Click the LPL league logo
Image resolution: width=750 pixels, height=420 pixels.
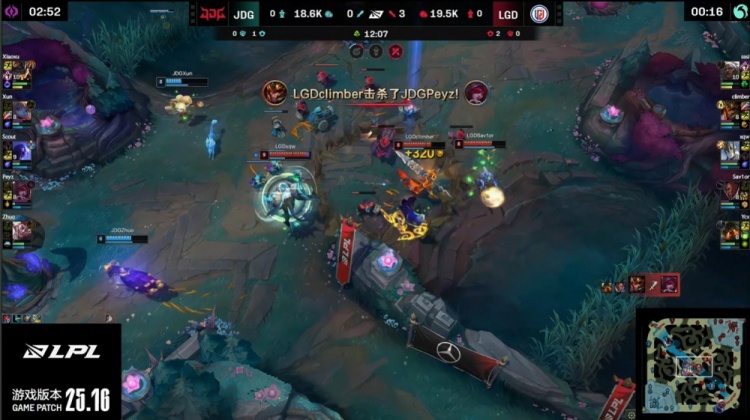pyautogui.click(x=60, y=352)
